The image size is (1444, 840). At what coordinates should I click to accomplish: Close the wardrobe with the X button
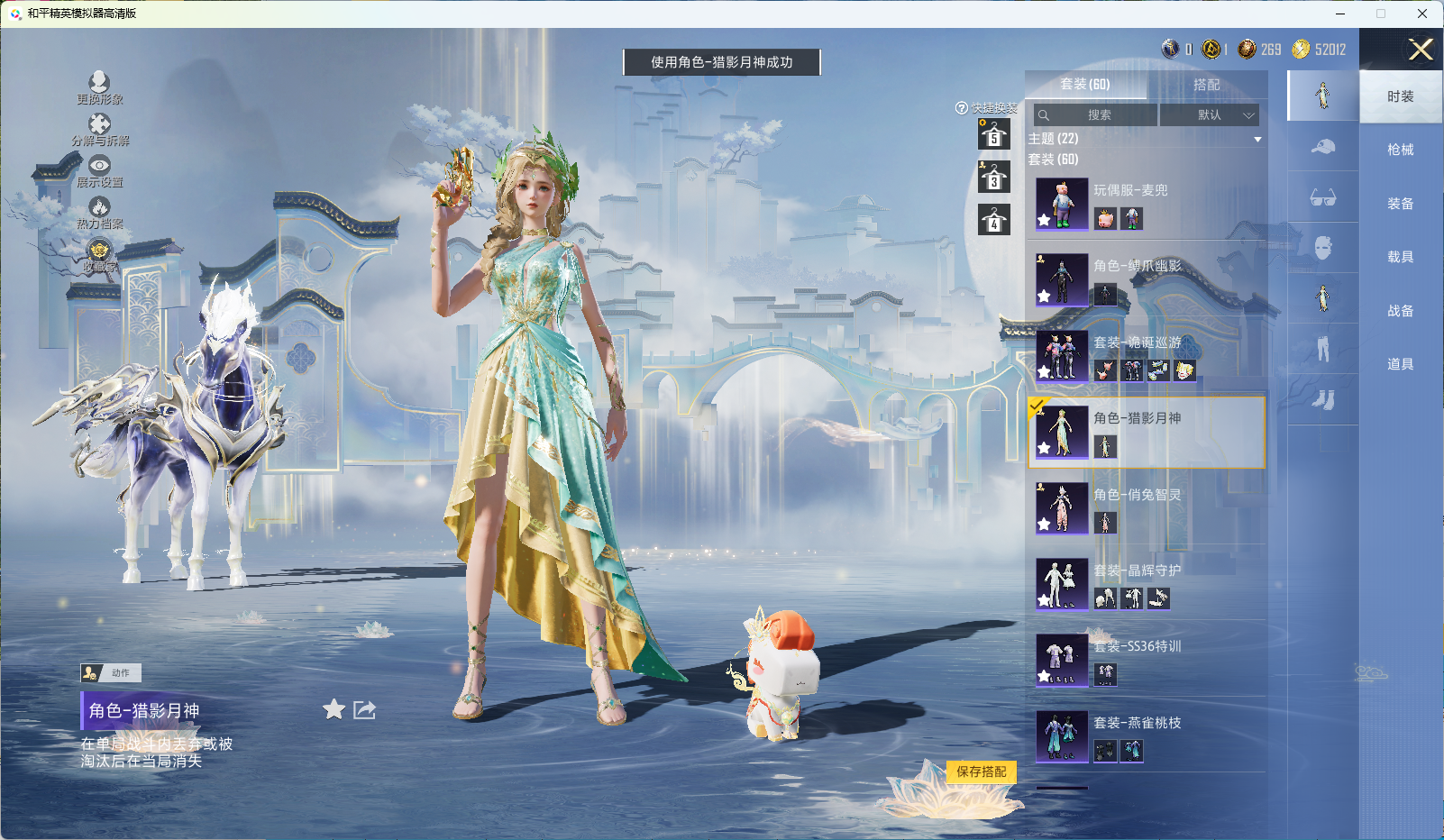pyautogui.click(x=1421, y=50)
